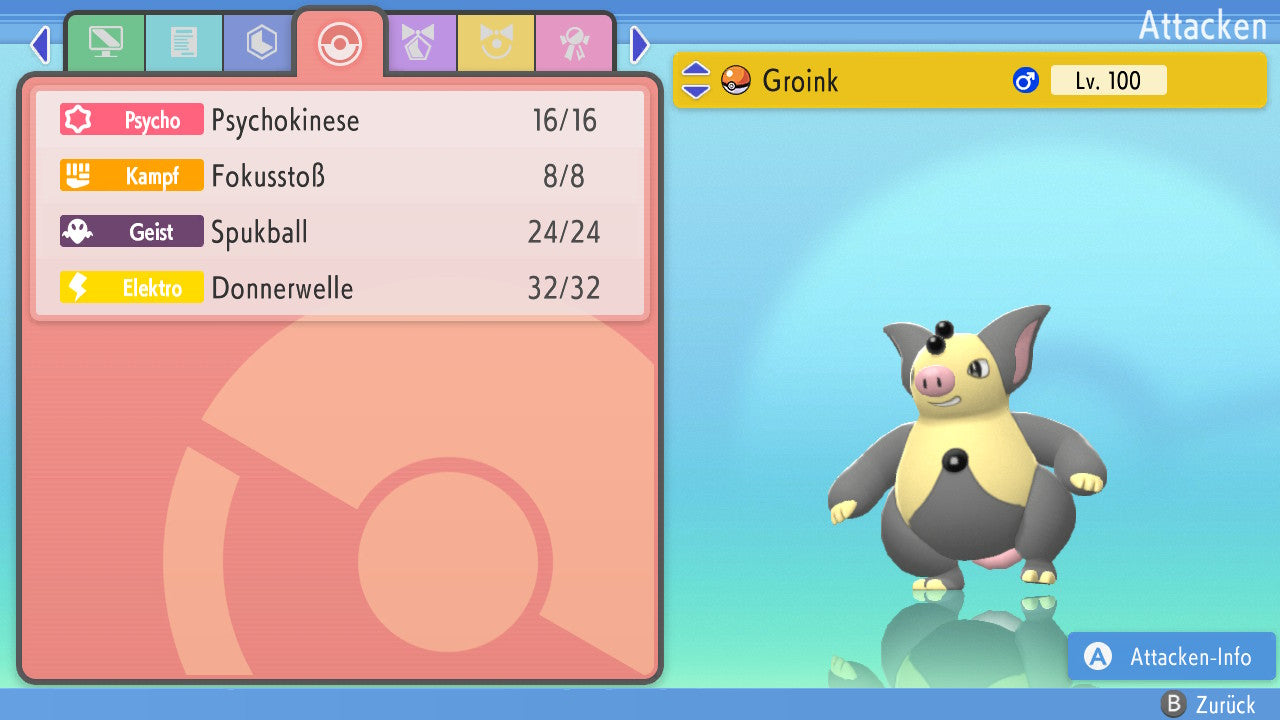Switch to the blue hexagon stats tab

coord(261,43)
